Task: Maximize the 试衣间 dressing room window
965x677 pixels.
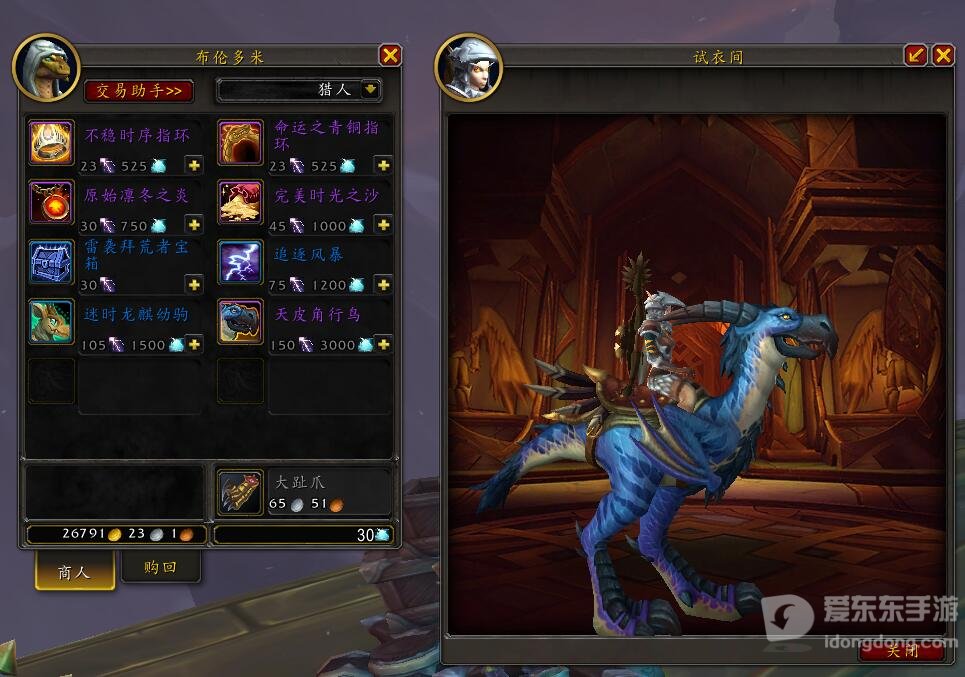Action: (x=916, y=55)
